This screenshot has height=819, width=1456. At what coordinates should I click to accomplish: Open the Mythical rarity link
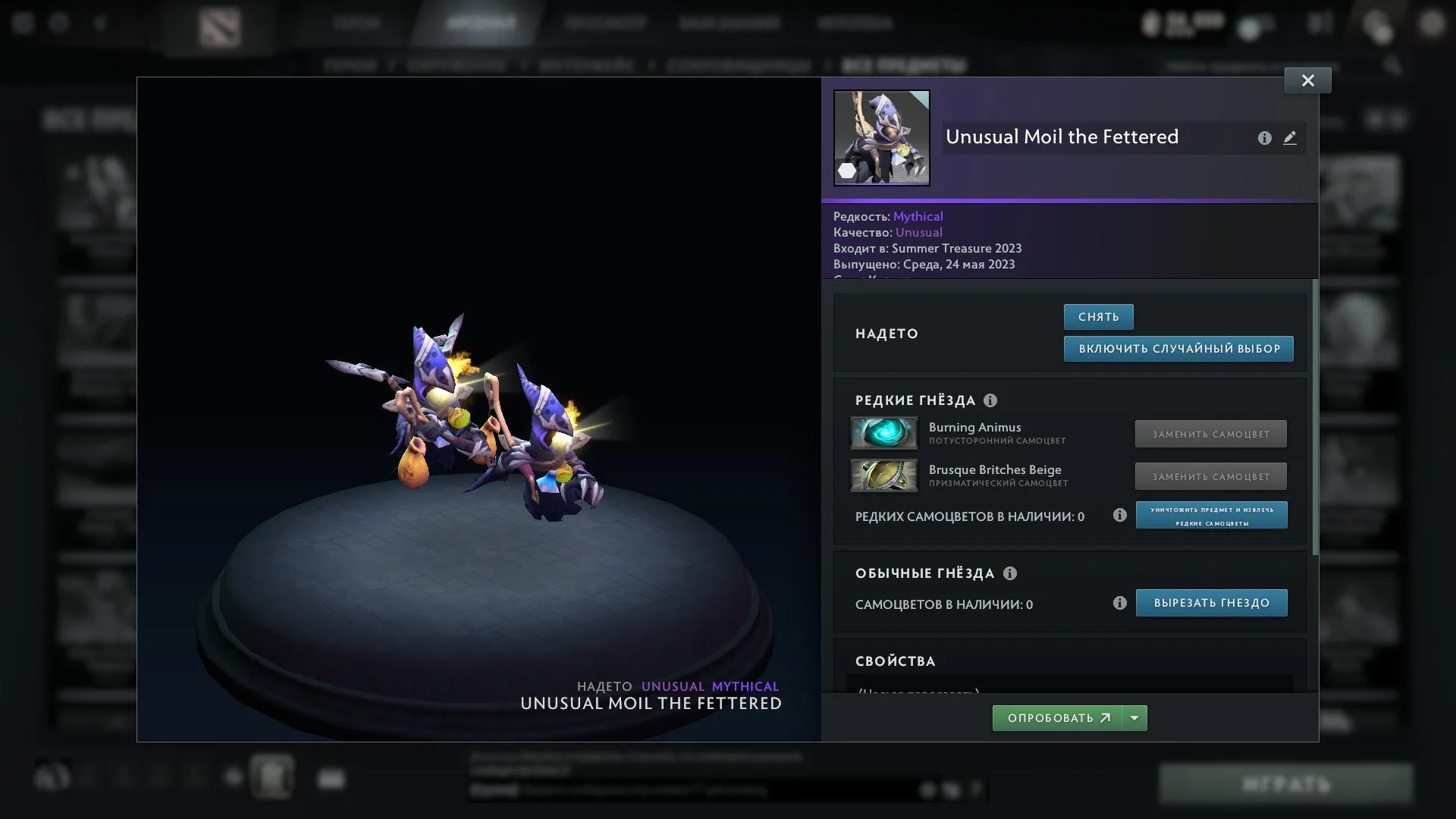918,216
